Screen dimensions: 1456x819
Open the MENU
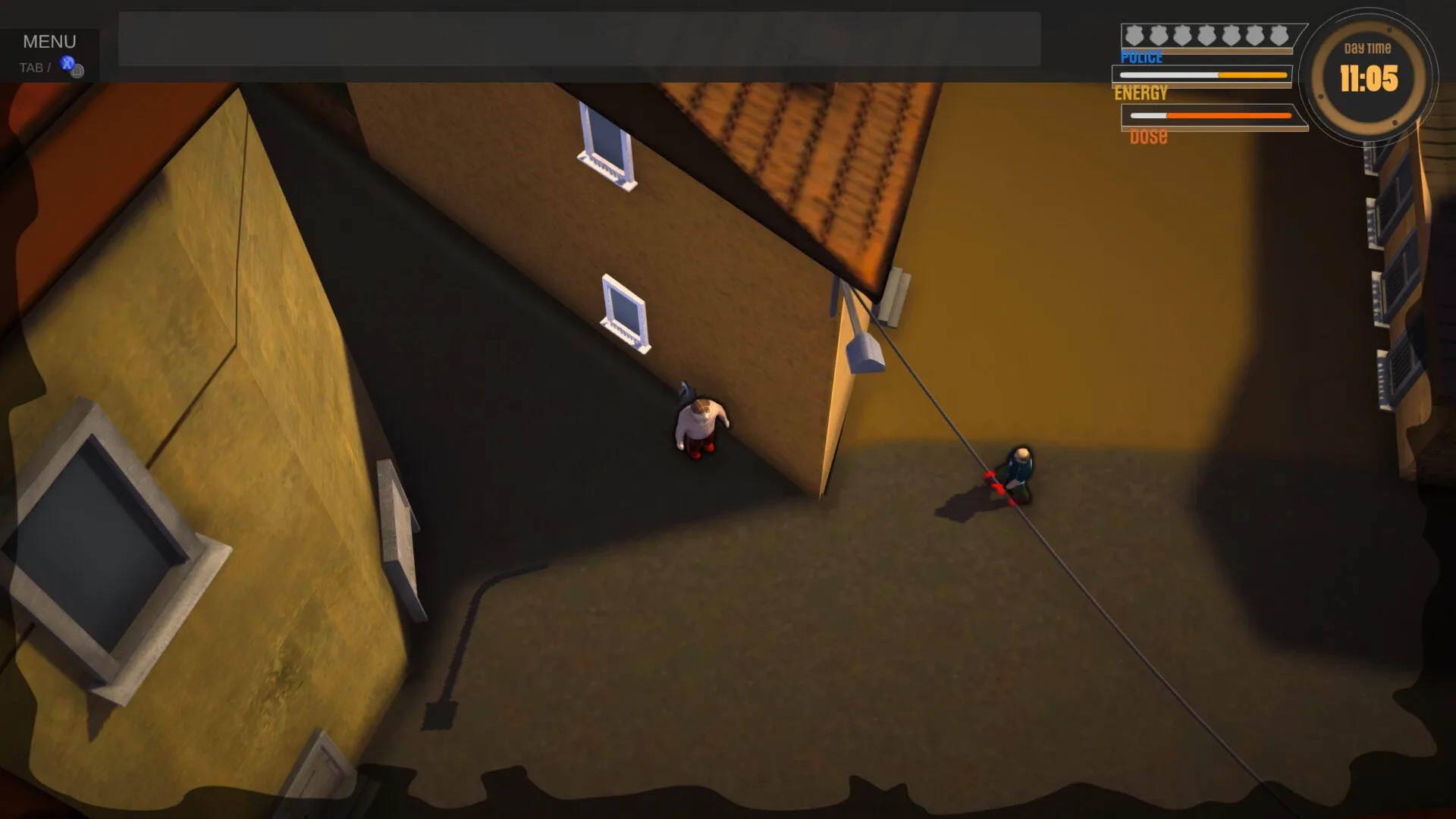click(x=49, y=41)
